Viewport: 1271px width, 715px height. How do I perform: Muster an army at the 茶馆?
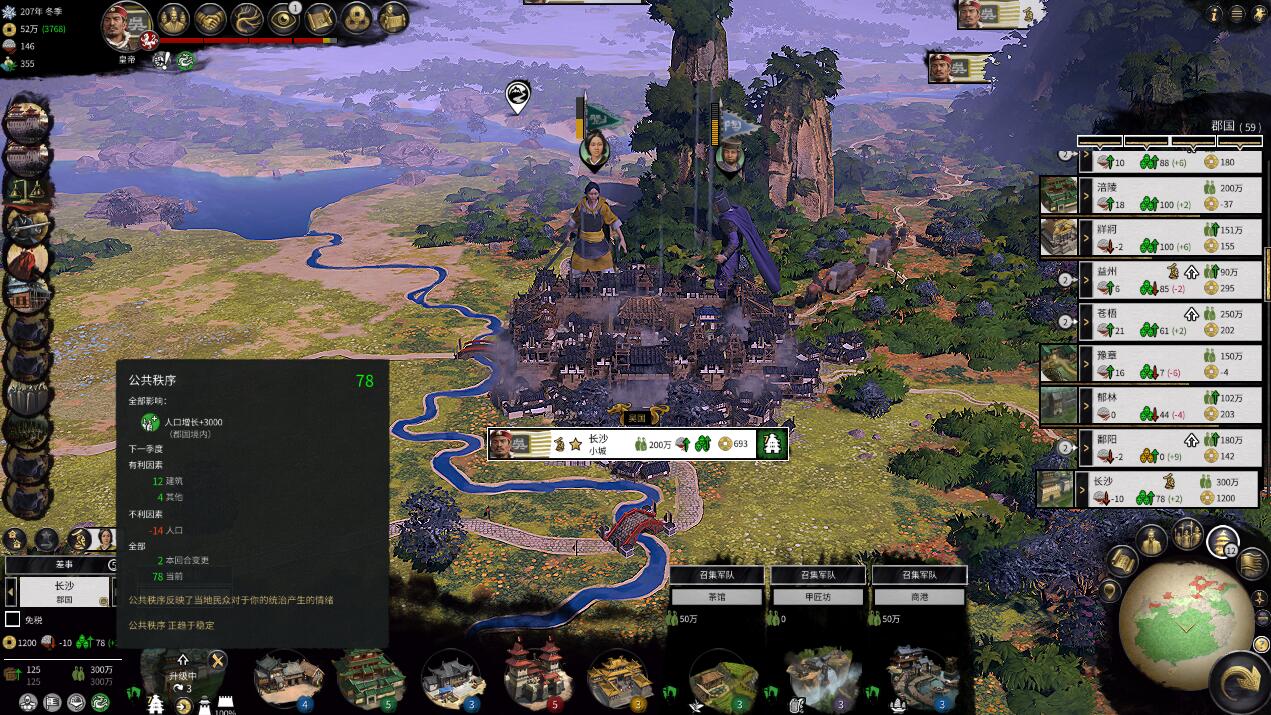tap(717, 575)
